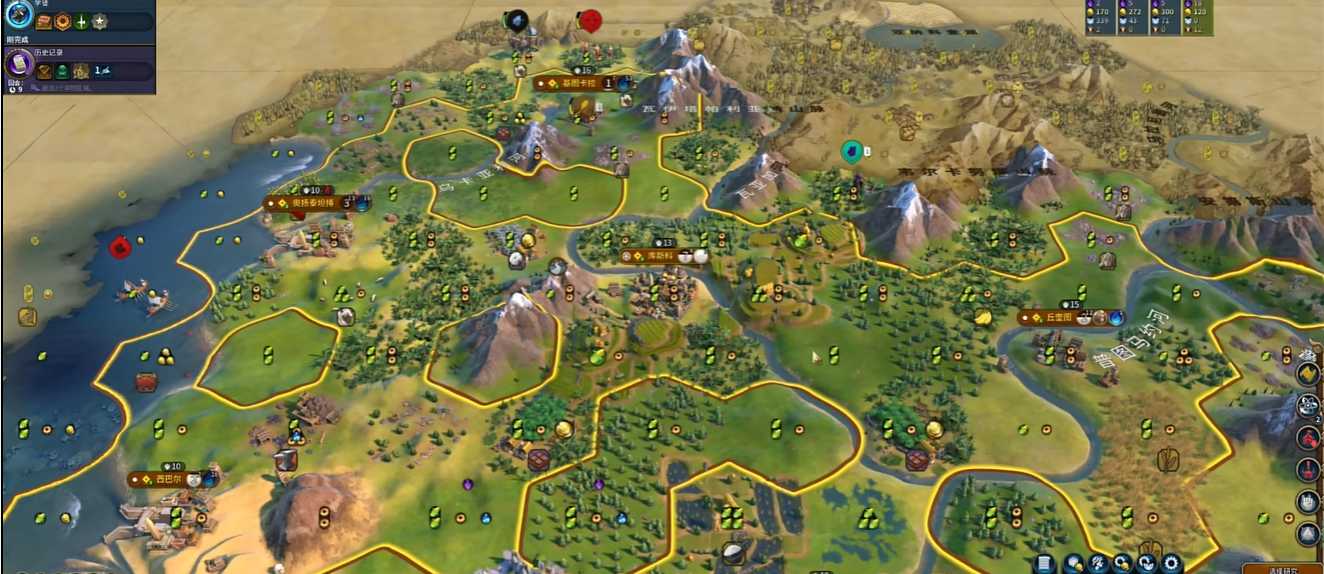Select the black unit flag icon
The width and height of the screenshot is (1324, 574).
[516, 20]
